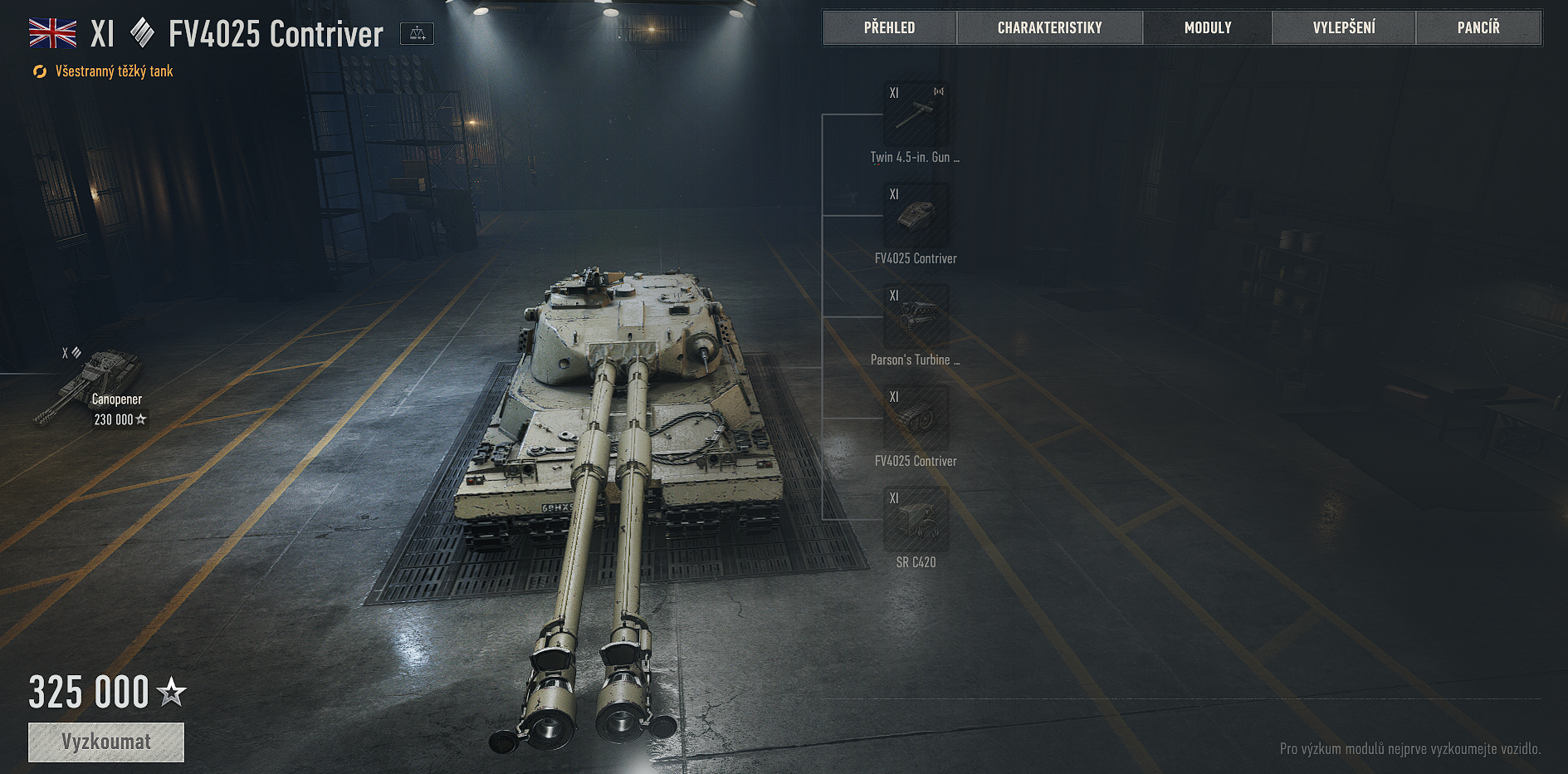Select the Parson's Turbine engine module
Viewport: 1568px width, 774px height.
[916, 317]
